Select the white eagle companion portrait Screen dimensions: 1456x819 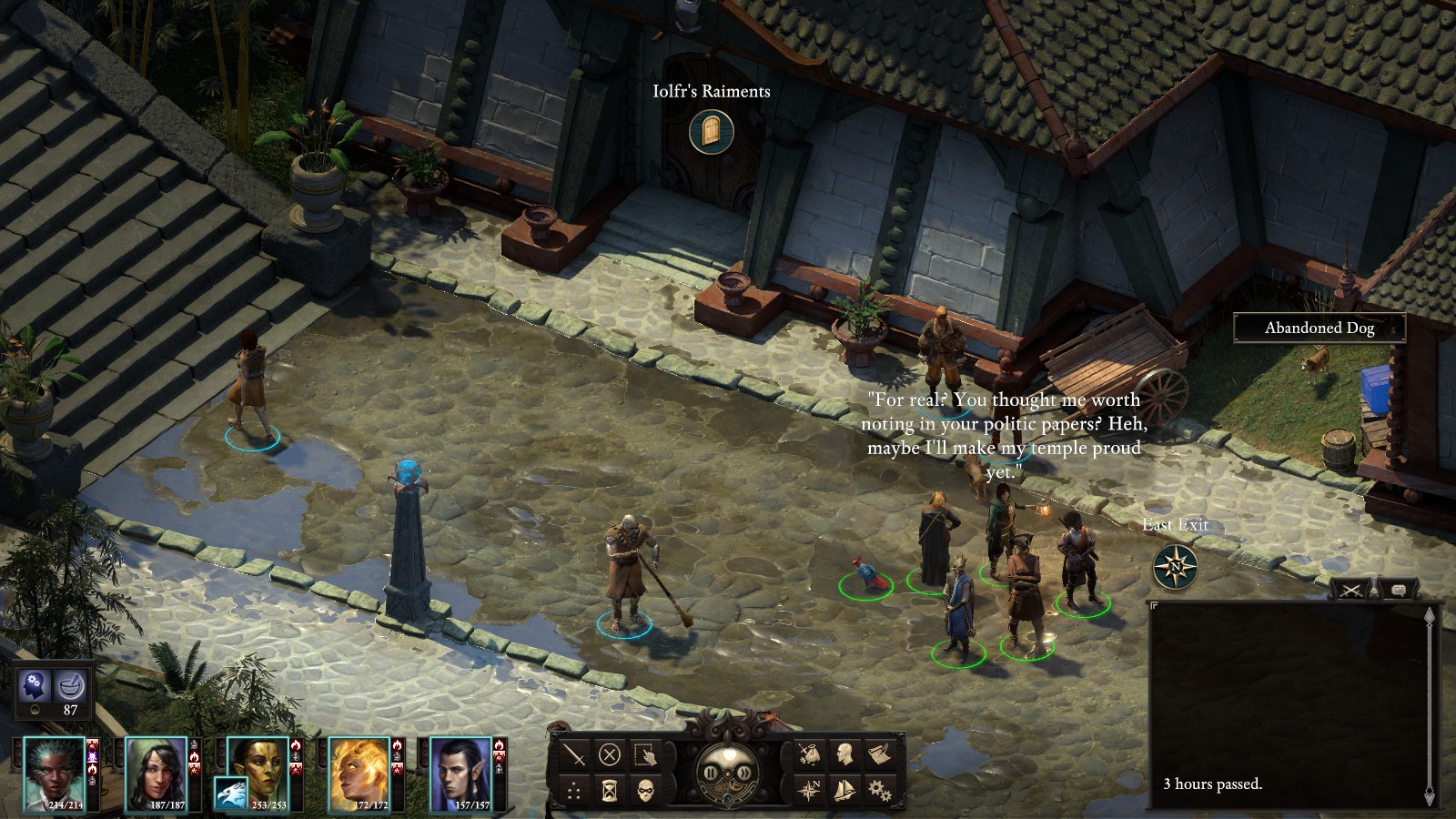pos(230,794)
